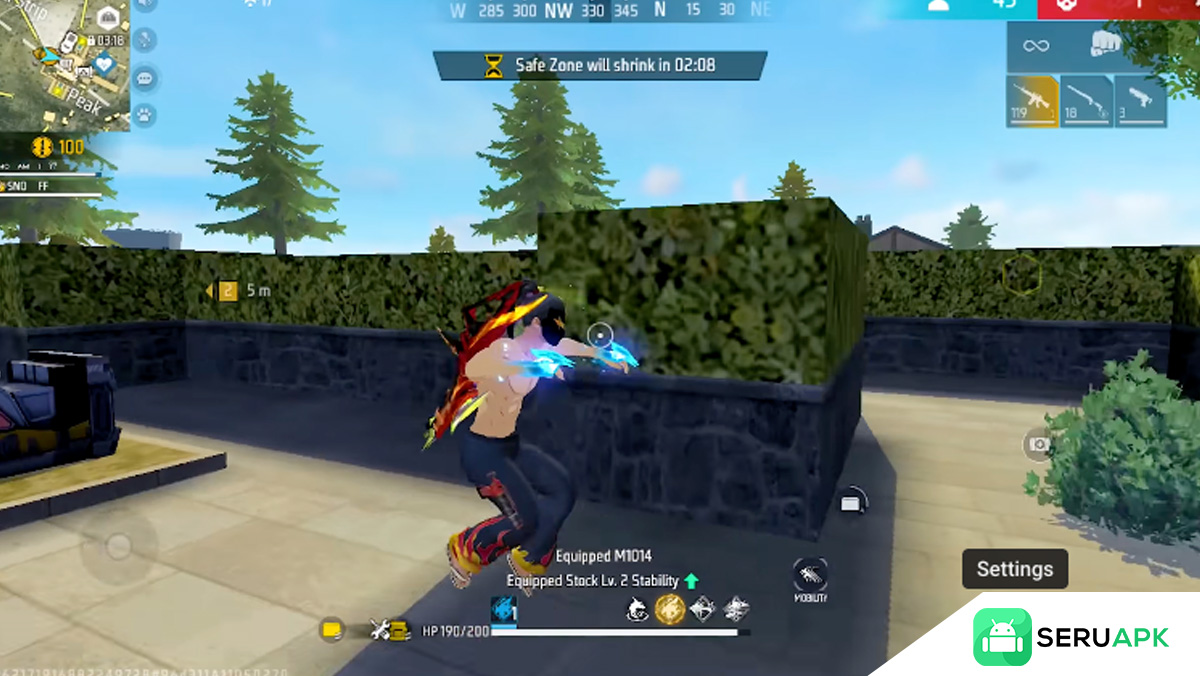Tap the small white box icon
Image resolution: width=1200 pixels, height=676 pixels.
point(851,503)
